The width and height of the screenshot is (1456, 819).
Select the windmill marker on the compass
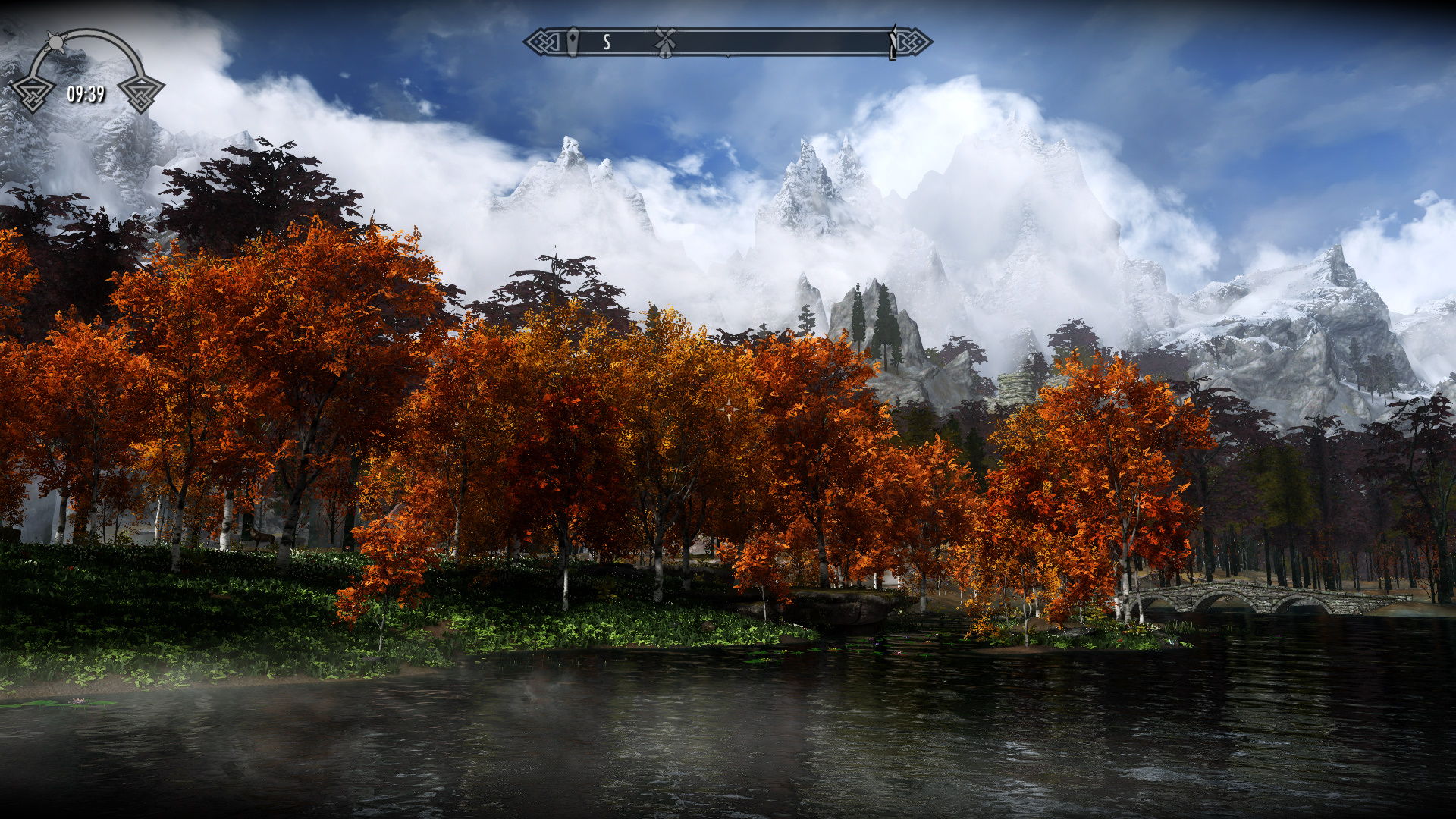click(665, 42)
